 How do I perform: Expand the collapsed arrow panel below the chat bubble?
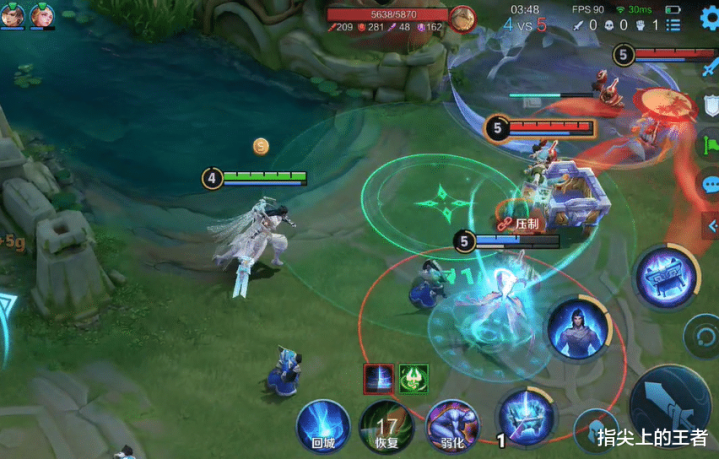[711, 227]
